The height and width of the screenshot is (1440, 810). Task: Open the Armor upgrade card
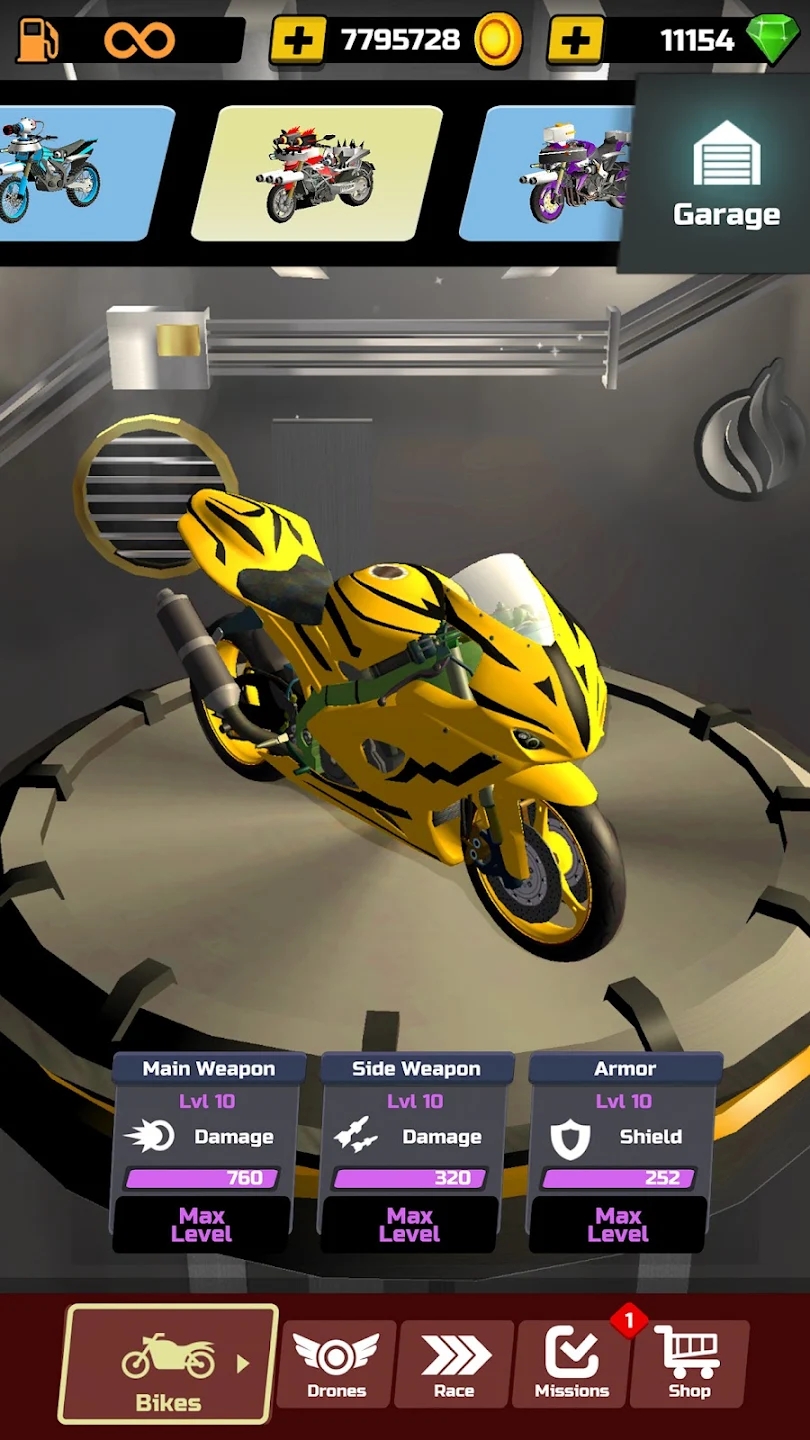coord(623,1150)
